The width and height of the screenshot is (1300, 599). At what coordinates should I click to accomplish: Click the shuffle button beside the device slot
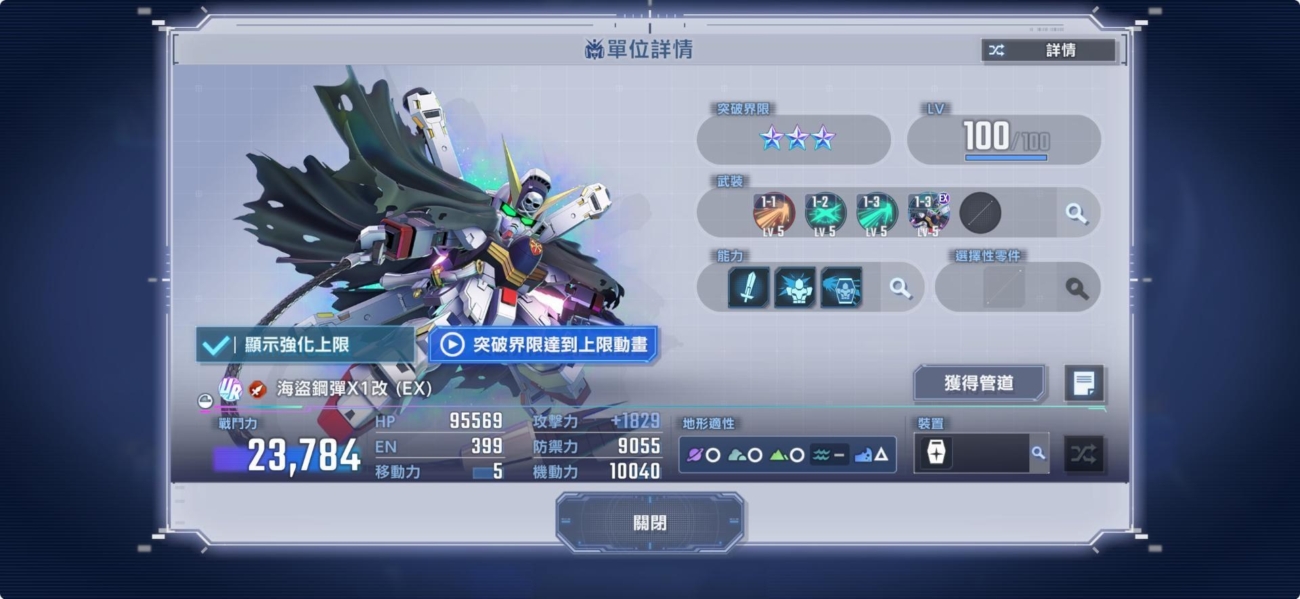coord(1083,454)
